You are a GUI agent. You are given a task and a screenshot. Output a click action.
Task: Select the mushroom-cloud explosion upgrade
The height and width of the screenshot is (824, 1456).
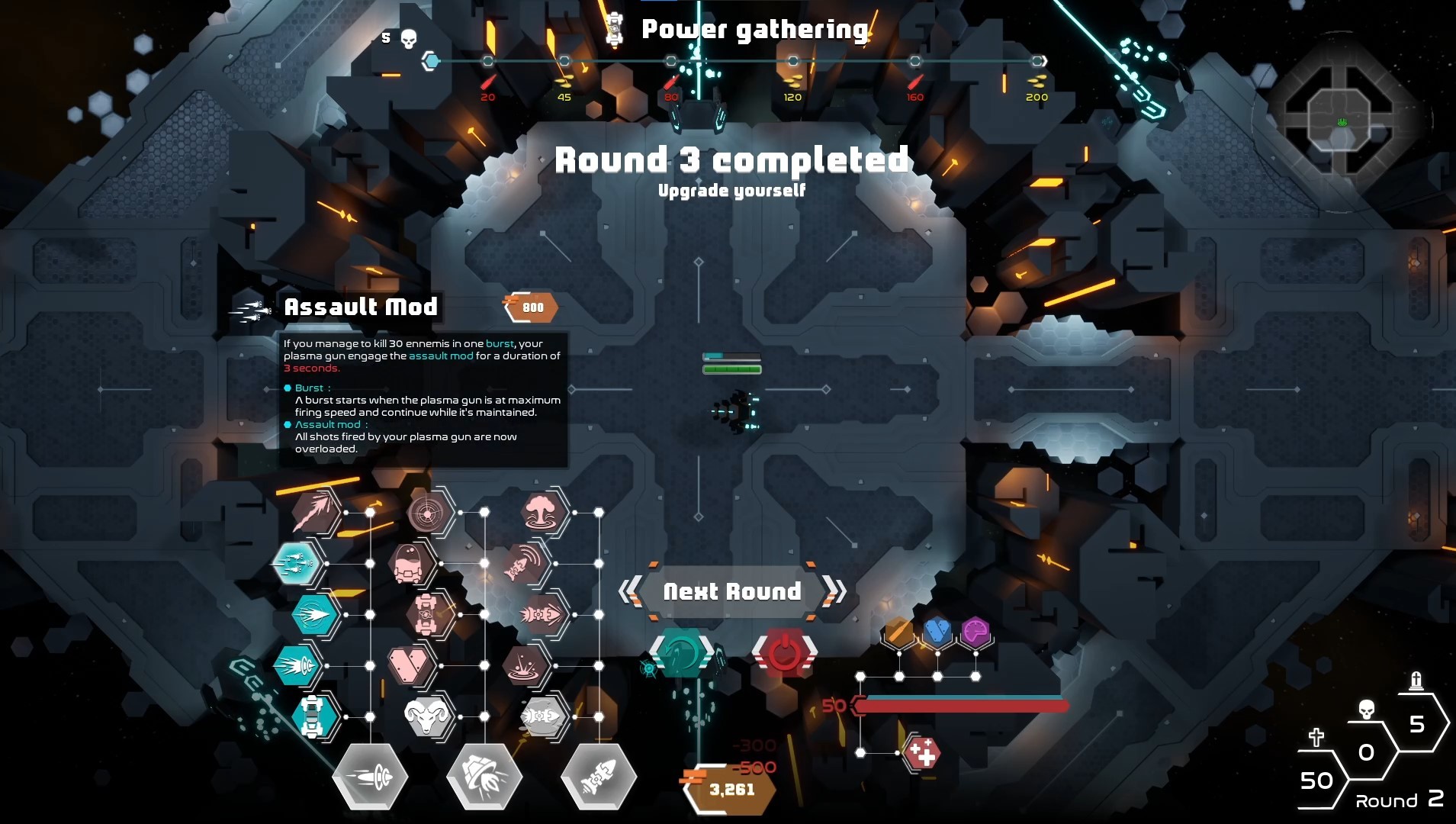[544, 513]
